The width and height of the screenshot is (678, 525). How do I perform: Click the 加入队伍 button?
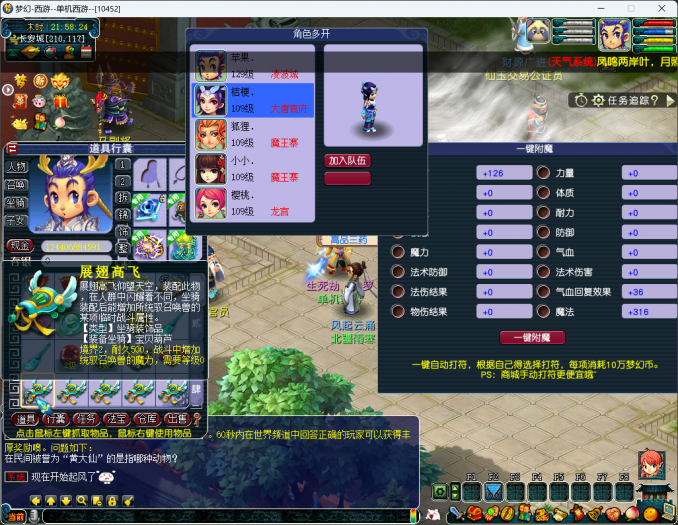pyautogui.click(x=347, y=160)
